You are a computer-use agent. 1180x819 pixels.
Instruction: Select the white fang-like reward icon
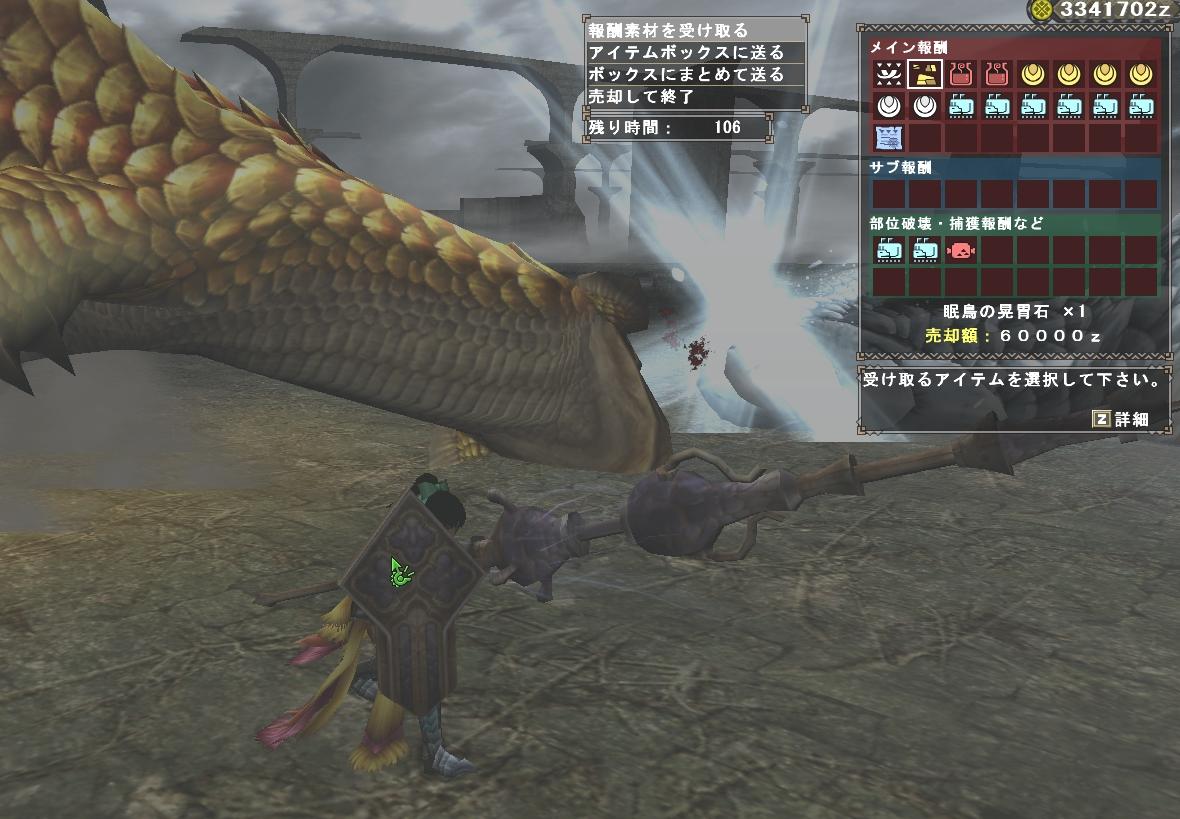point(888,73)
